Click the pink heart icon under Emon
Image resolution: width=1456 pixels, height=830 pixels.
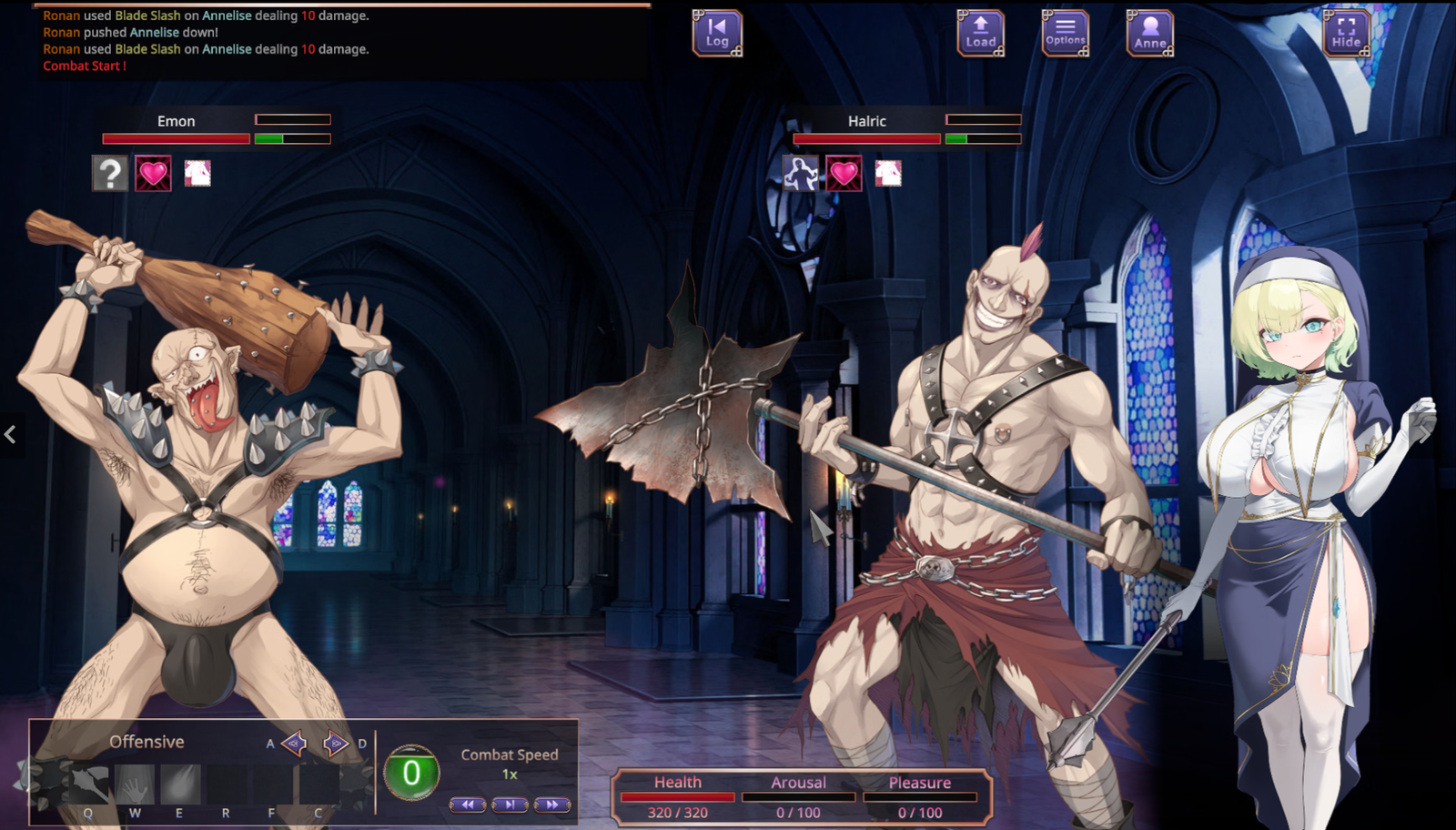pyautogui.click(x=153, y=173)
